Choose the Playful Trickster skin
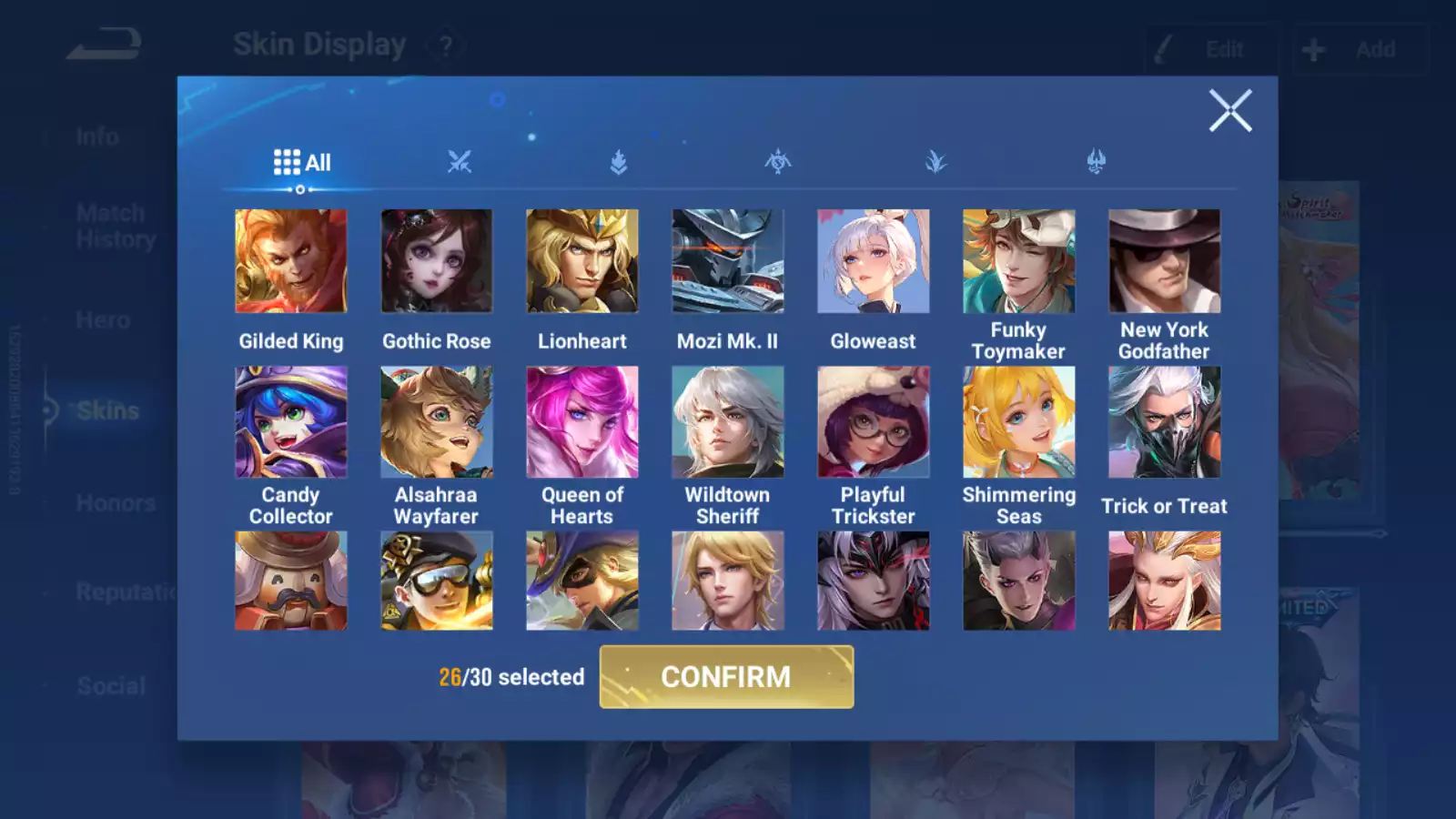This screenshot has width=1456, height=819. [874, 422]
